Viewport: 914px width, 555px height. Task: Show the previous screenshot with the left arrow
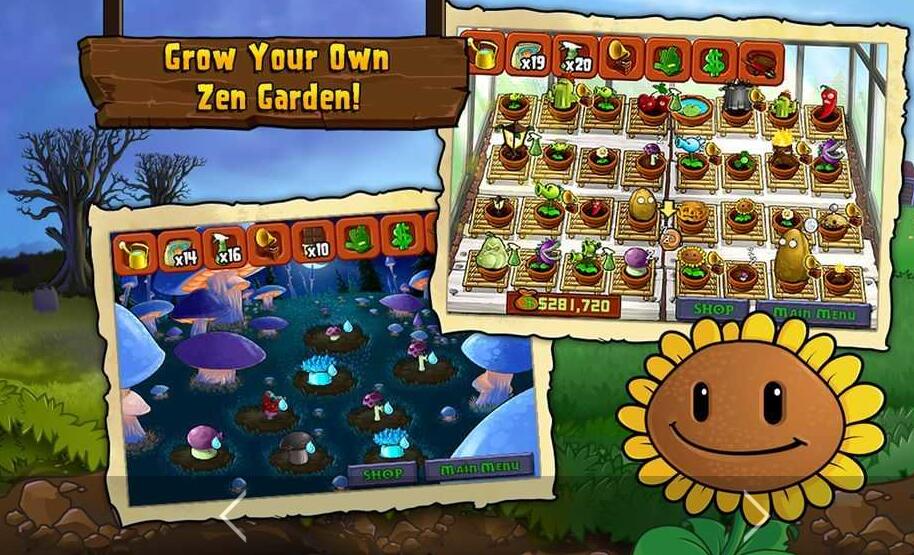233,518
